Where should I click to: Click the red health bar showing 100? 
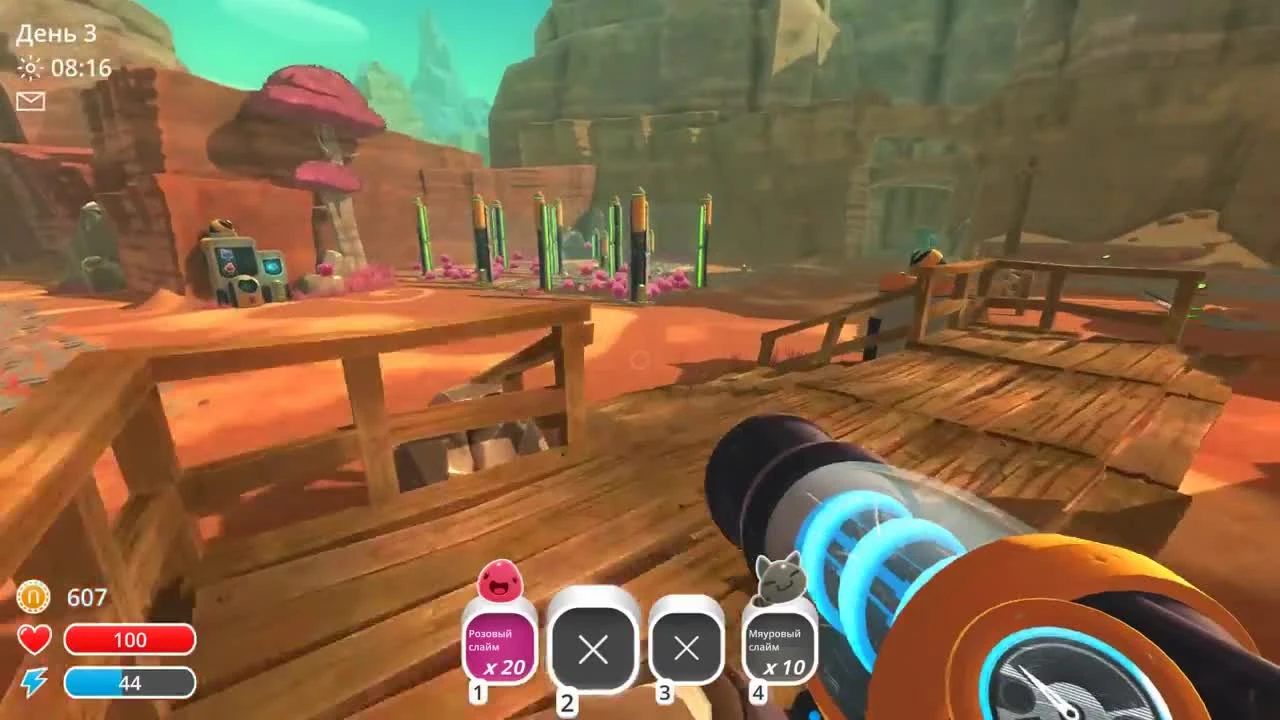coord(131,640)
